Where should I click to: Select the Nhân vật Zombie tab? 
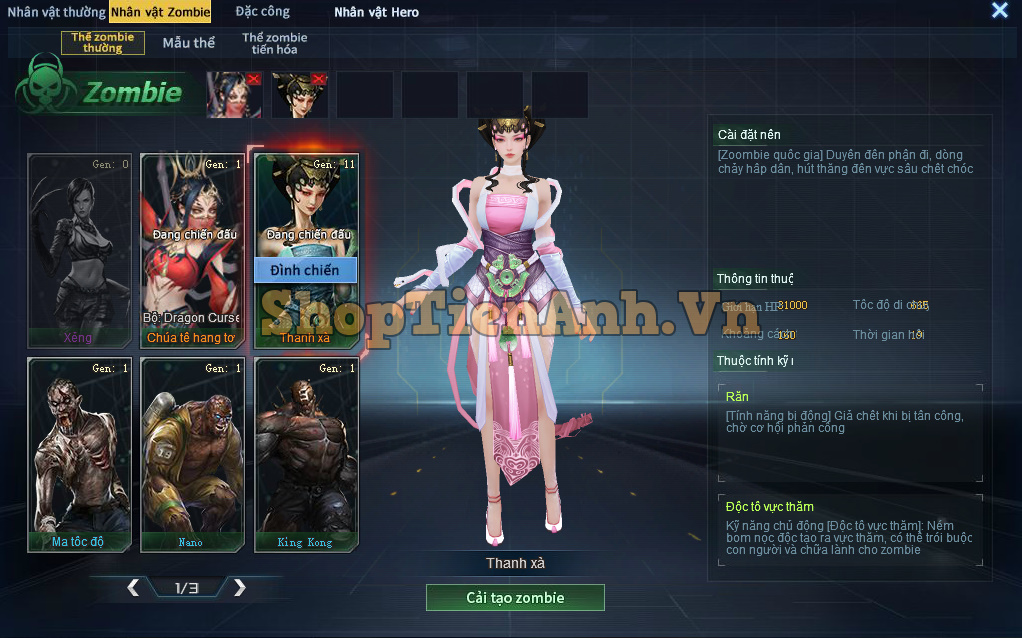click(x=161, y=12)
